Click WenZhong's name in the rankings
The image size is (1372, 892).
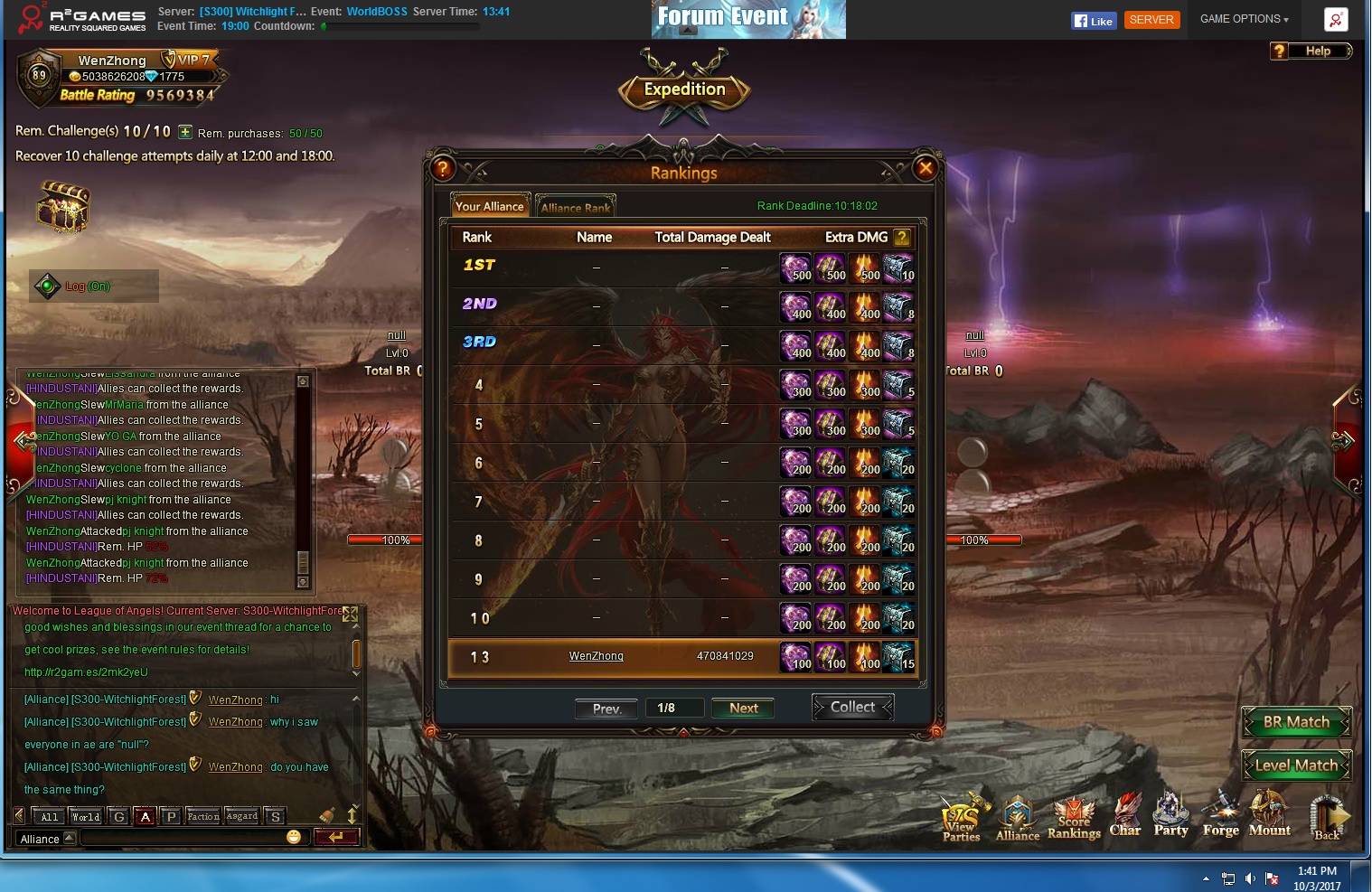(596, 656)
